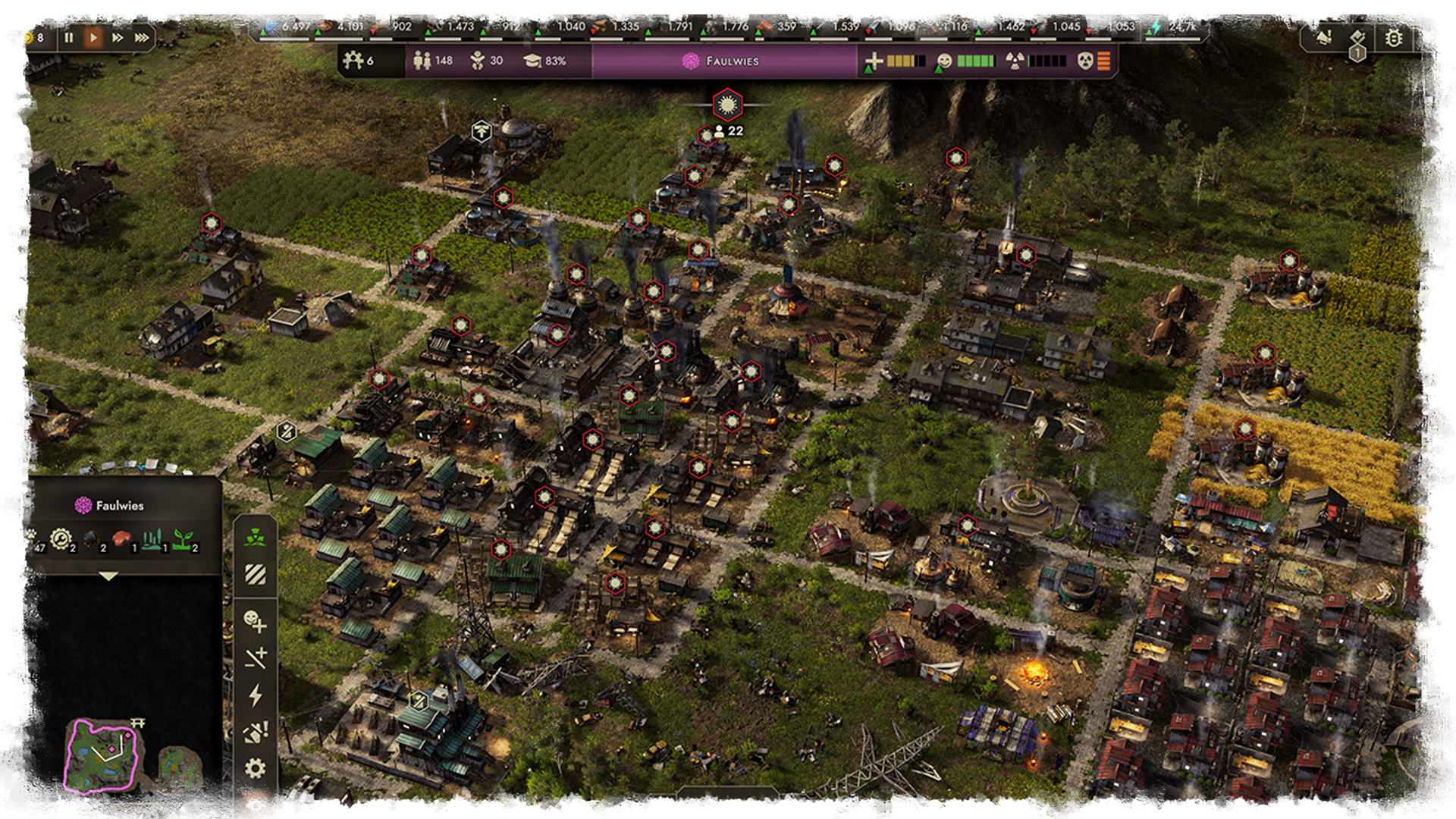Show the gear production overlay
This screenshot has width=1456, height=819.
(255, 768)
